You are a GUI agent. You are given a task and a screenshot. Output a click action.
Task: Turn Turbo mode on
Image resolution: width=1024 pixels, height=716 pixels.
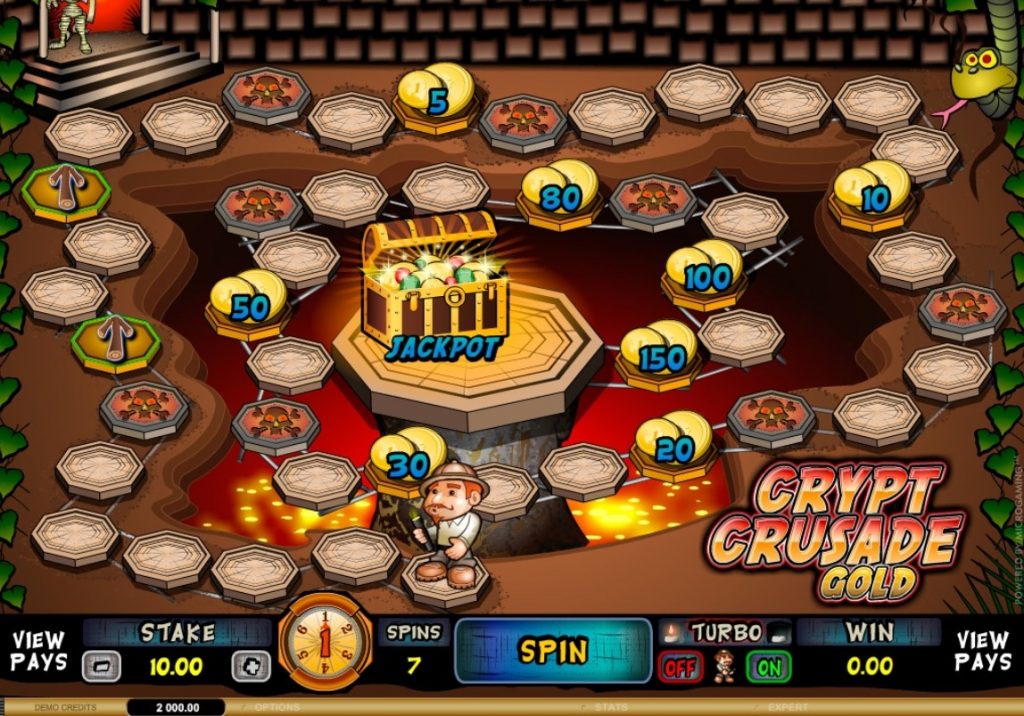coord(767,667)
